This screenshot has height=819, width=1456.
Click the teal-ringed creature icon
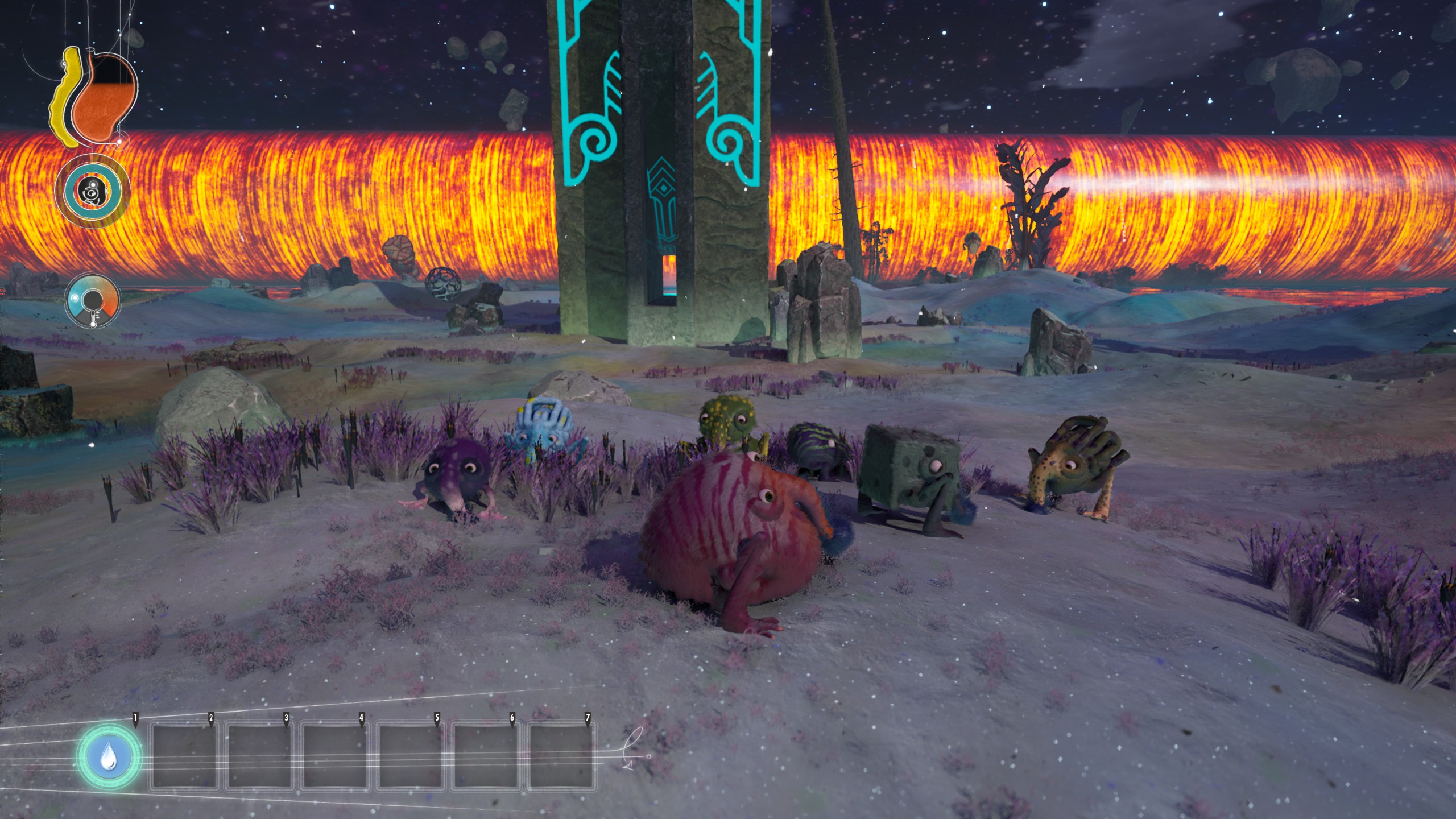[x=92, y=191]
